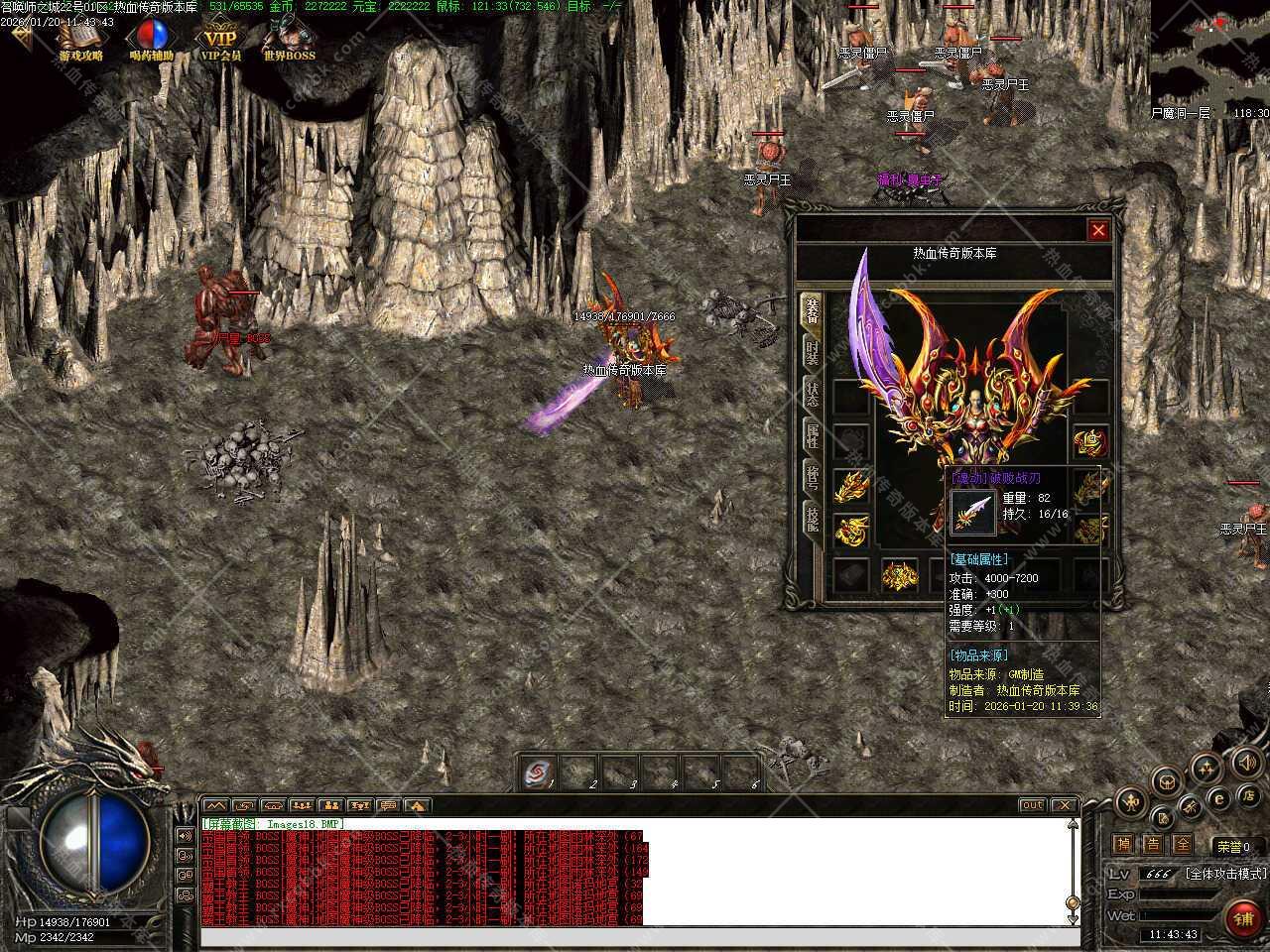Open the 世界BOSS world boss menu

click(x=289, y=41)
